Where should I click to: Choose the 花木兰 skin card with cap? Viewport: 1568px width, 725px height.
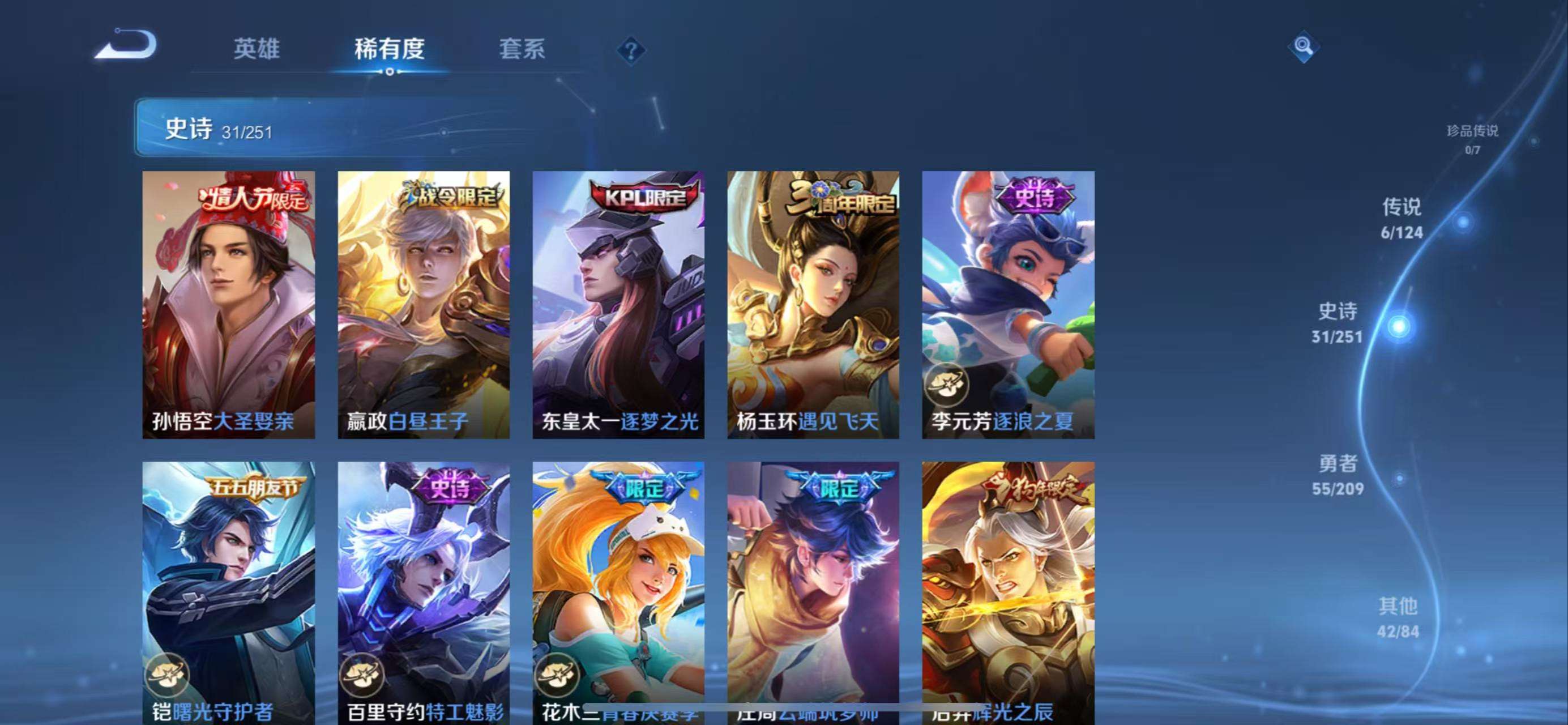(618, 590)
